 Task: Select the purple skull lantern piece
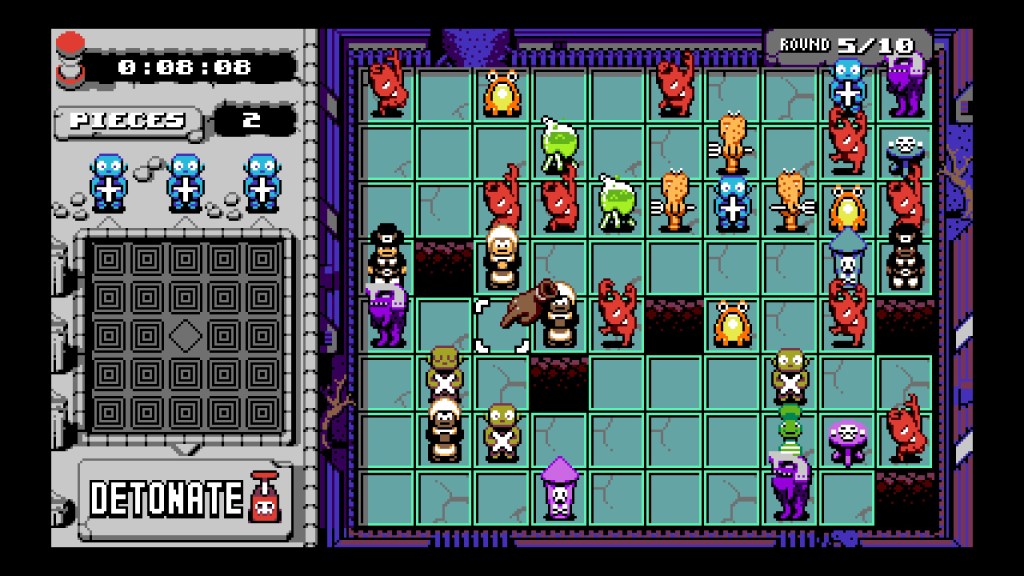point(560,487)
